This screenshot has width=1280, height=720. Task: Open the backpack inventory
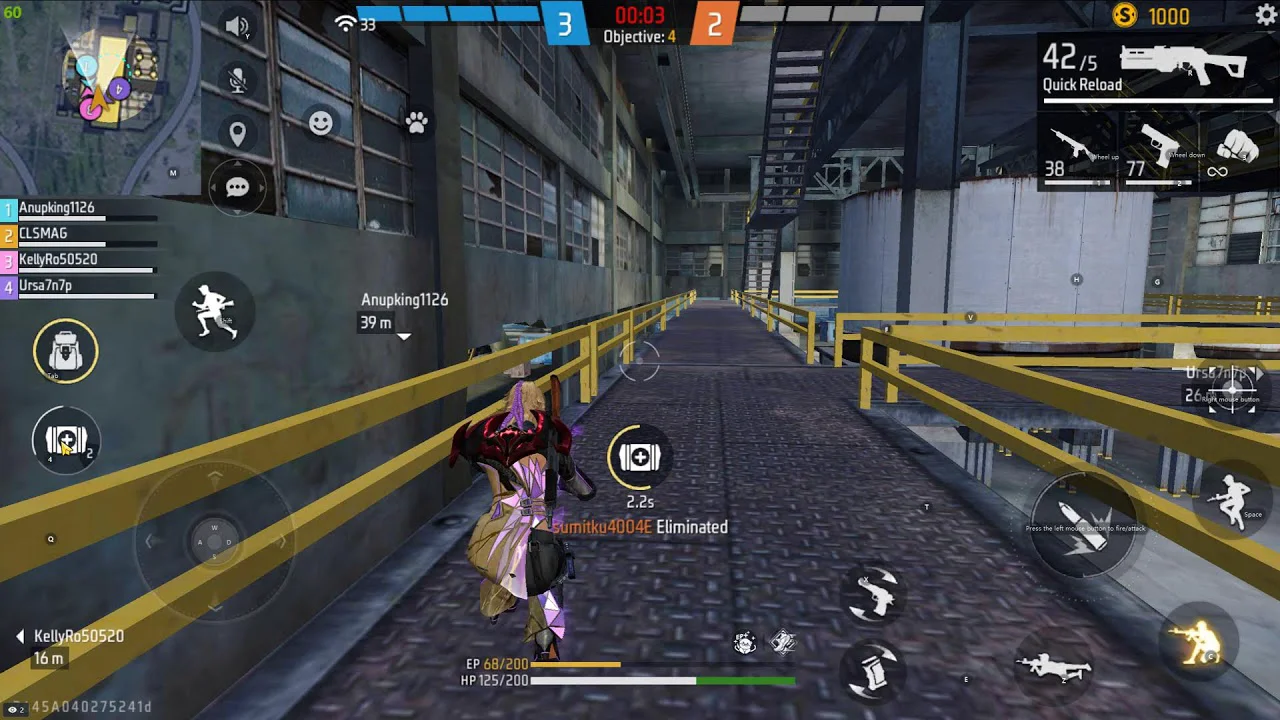[x=66, y=350]
